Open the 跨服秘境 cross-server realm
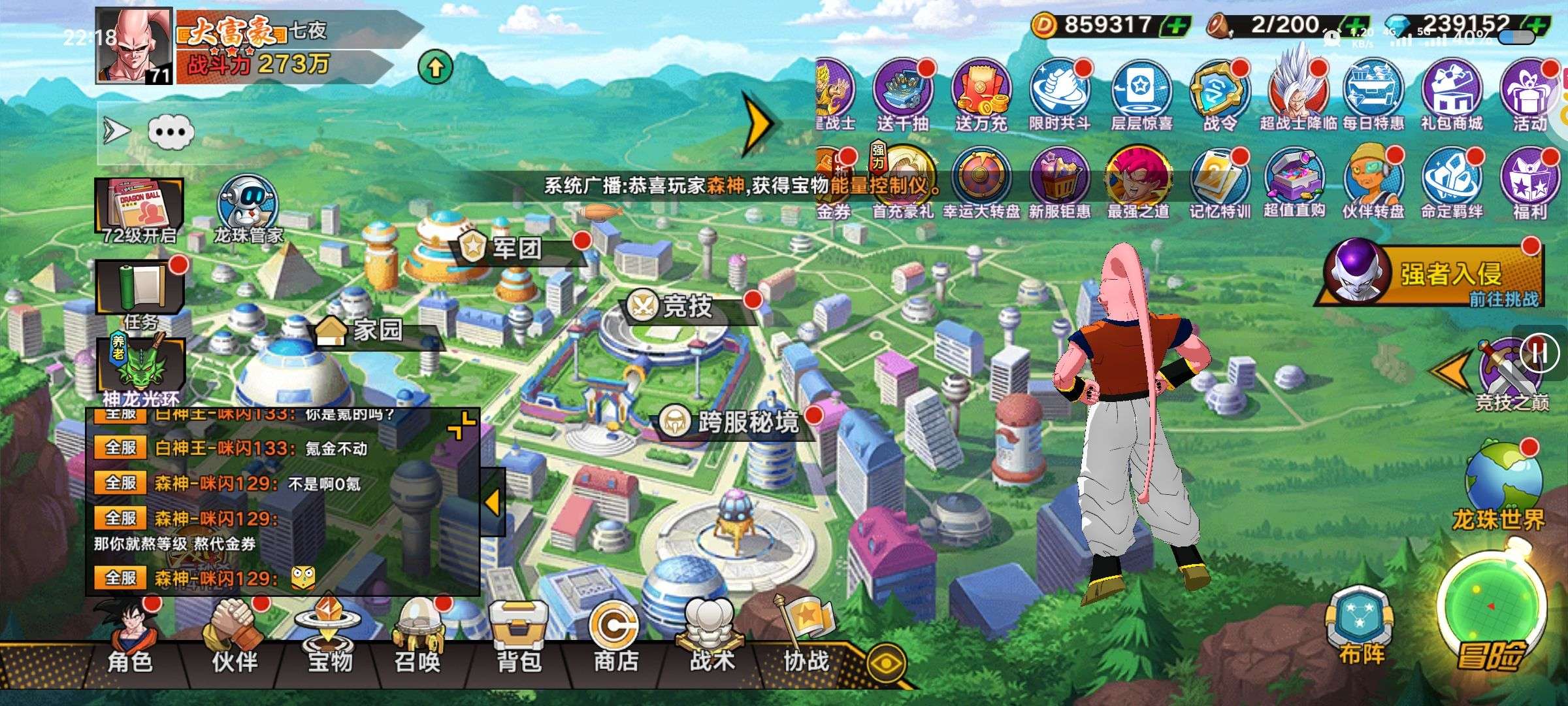This screenshot has height=706, width=1568. pos(745,422)
